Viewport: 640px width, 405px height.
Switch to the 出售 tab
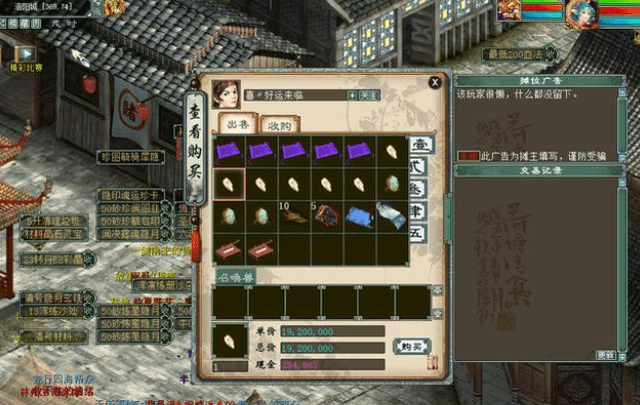point(237,125)
